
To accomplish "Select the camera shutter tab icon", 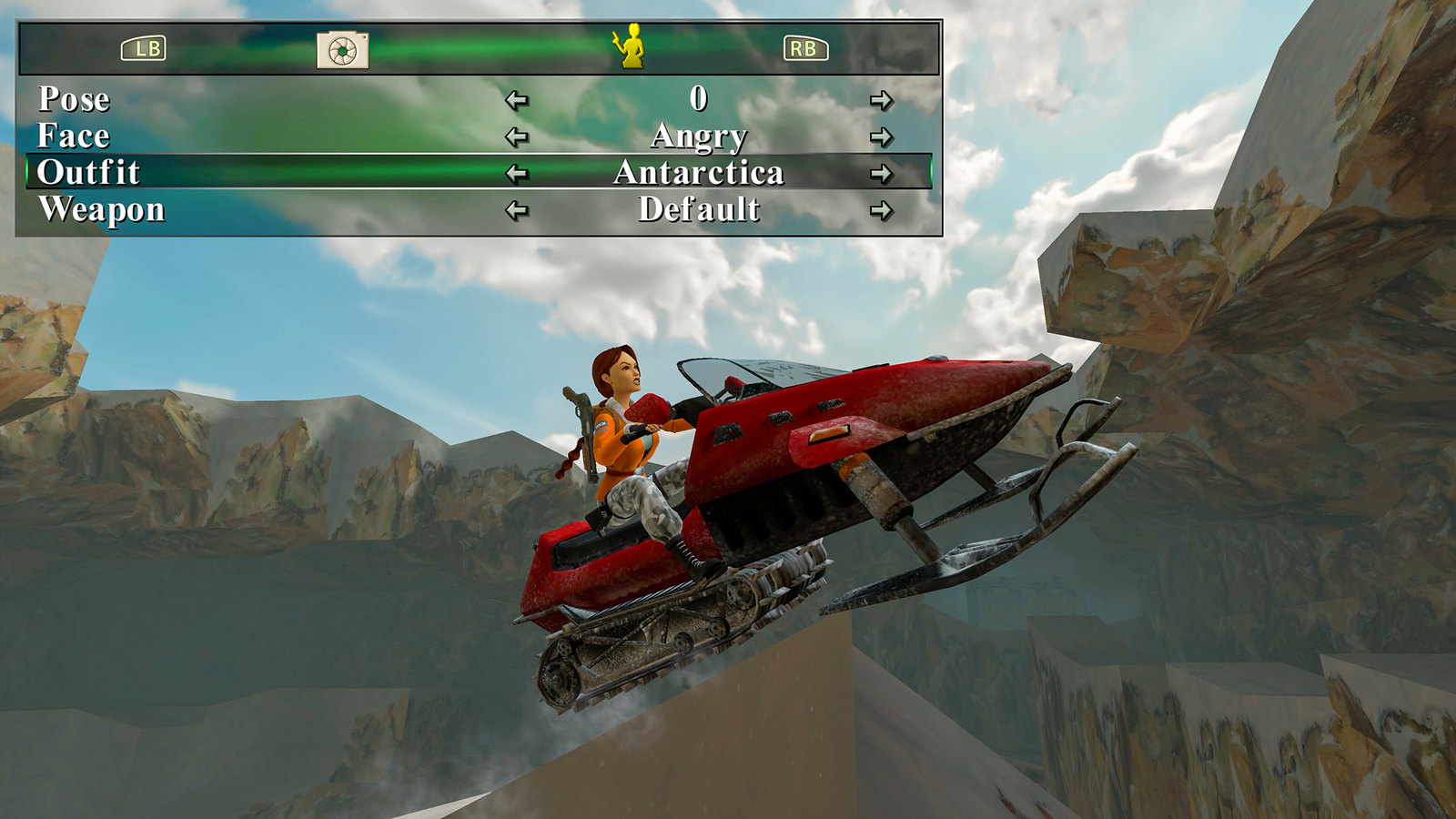I will coord(340,48).
